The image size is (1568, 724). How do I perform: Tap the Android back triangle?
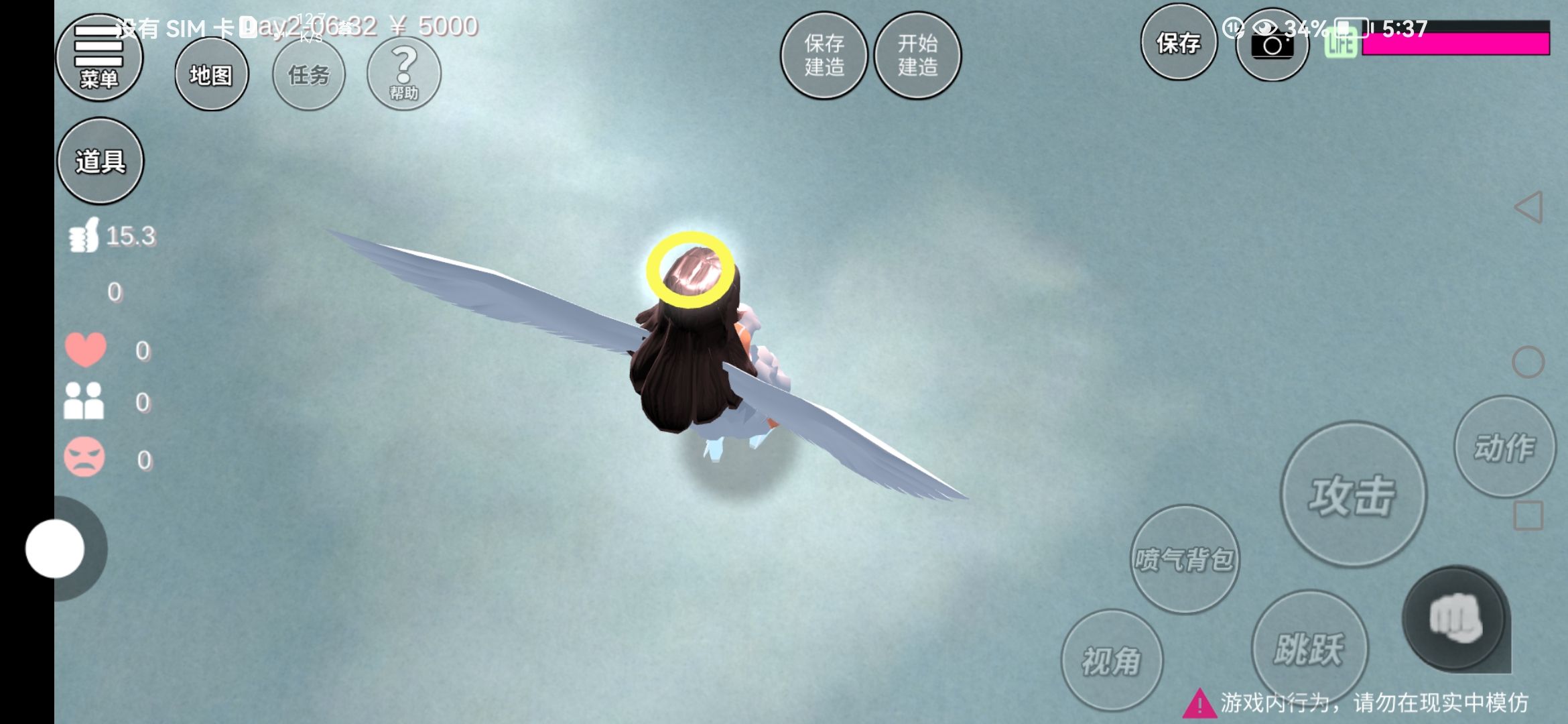coord(1528,208)
